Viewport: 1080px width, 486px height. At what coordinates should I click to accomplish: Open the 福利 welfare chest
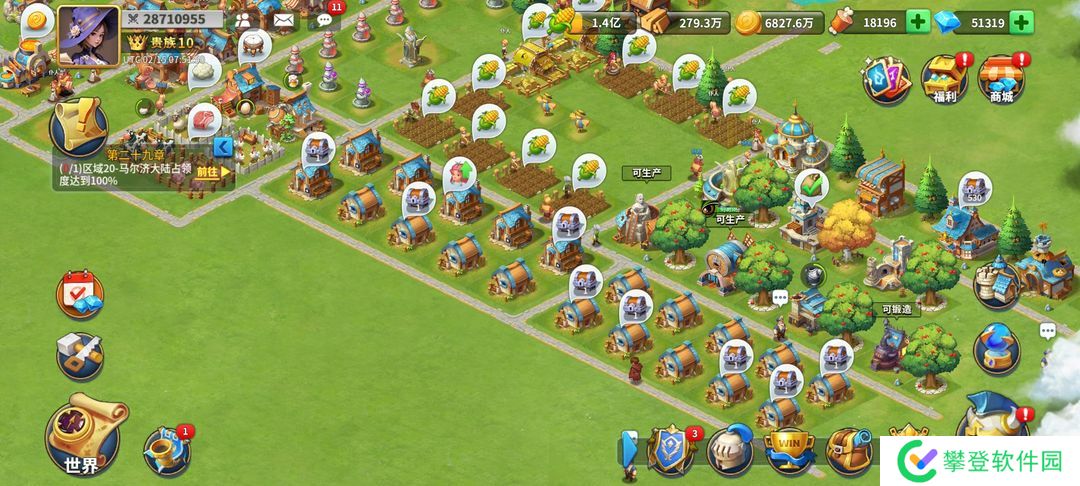coord(942,79)
